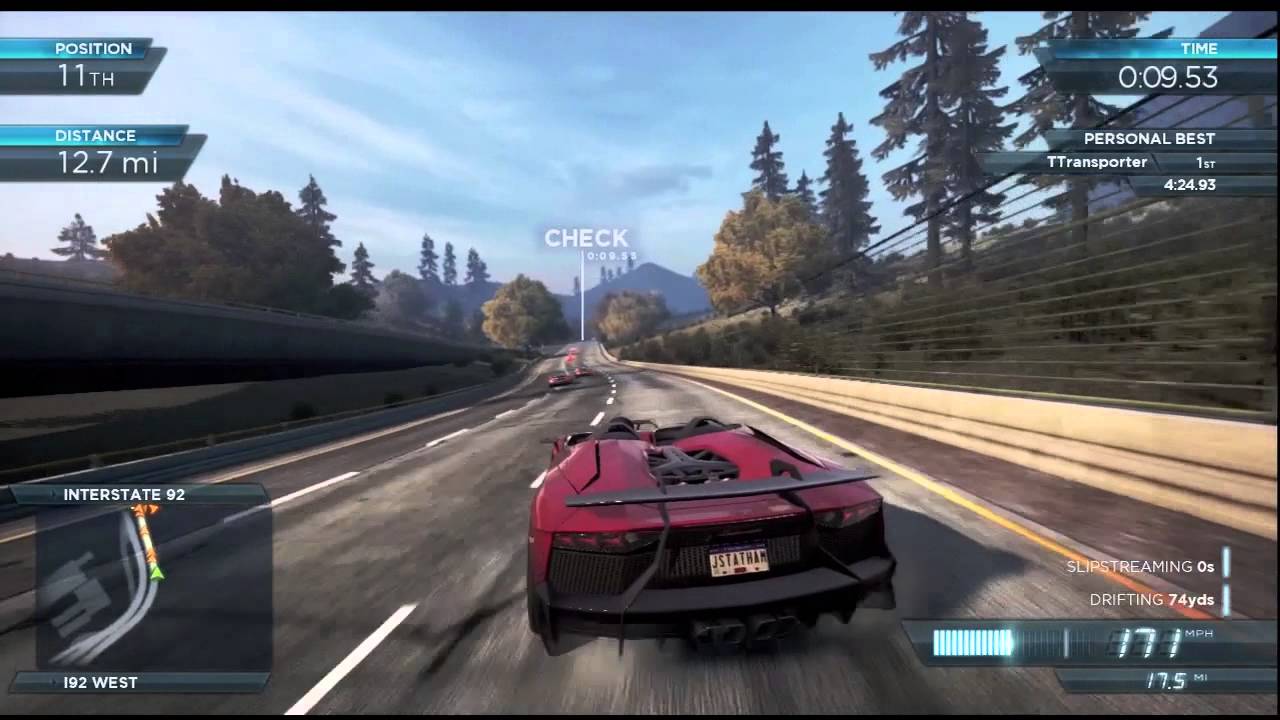Image resolution: width=1280 pixels, height=720 pixels.
Task: Click the CHECK checkpoint marker ahead
Action: click(585, 239)
